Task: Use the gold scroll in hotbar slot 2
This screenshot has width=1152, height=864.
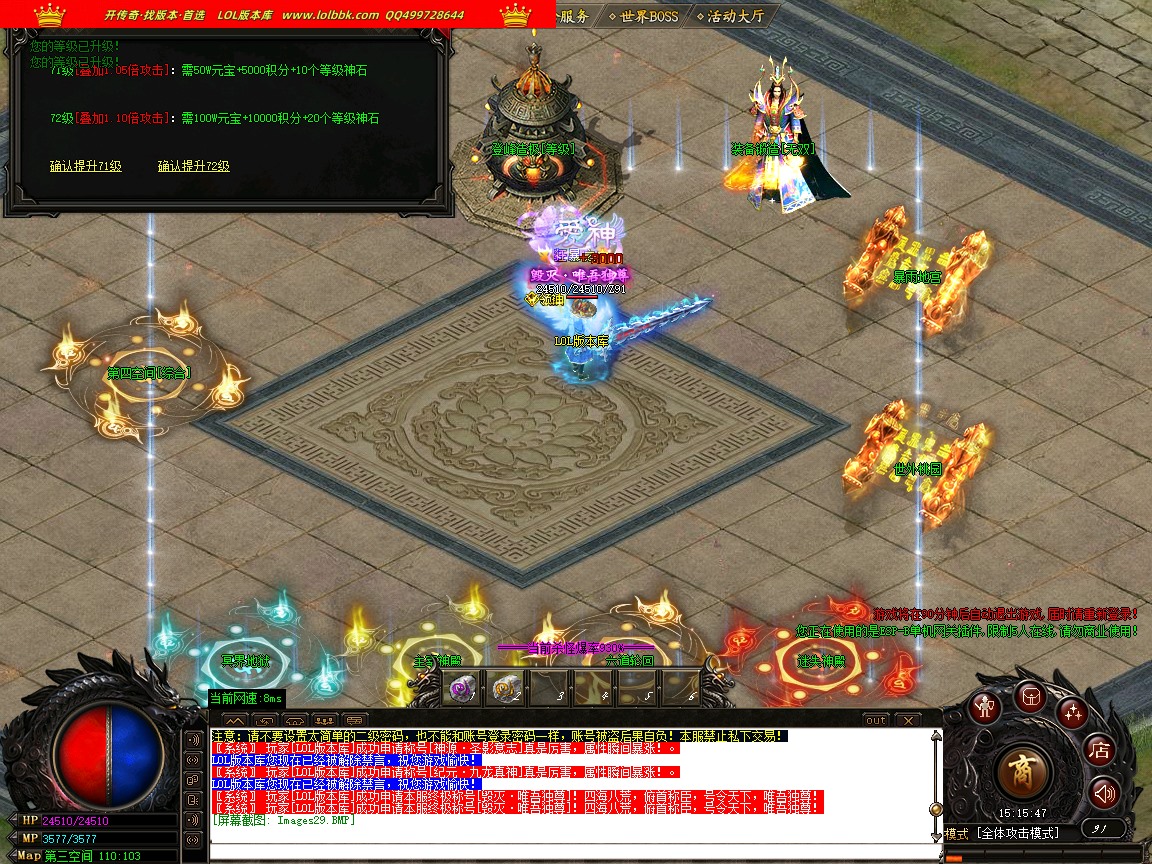Action: [505, 688]
